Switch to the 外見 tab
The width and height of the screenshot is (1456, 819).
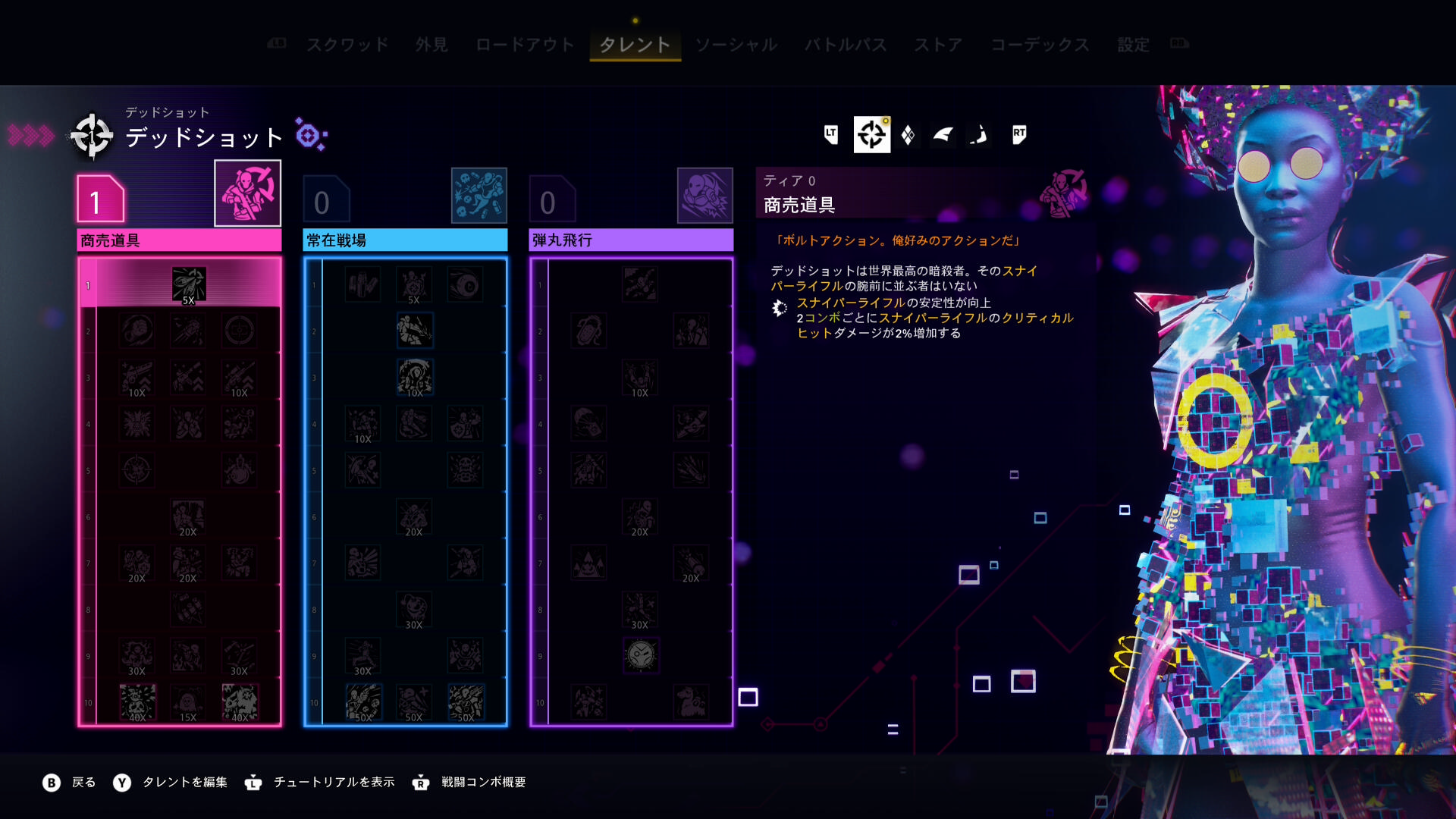[431, 45]
